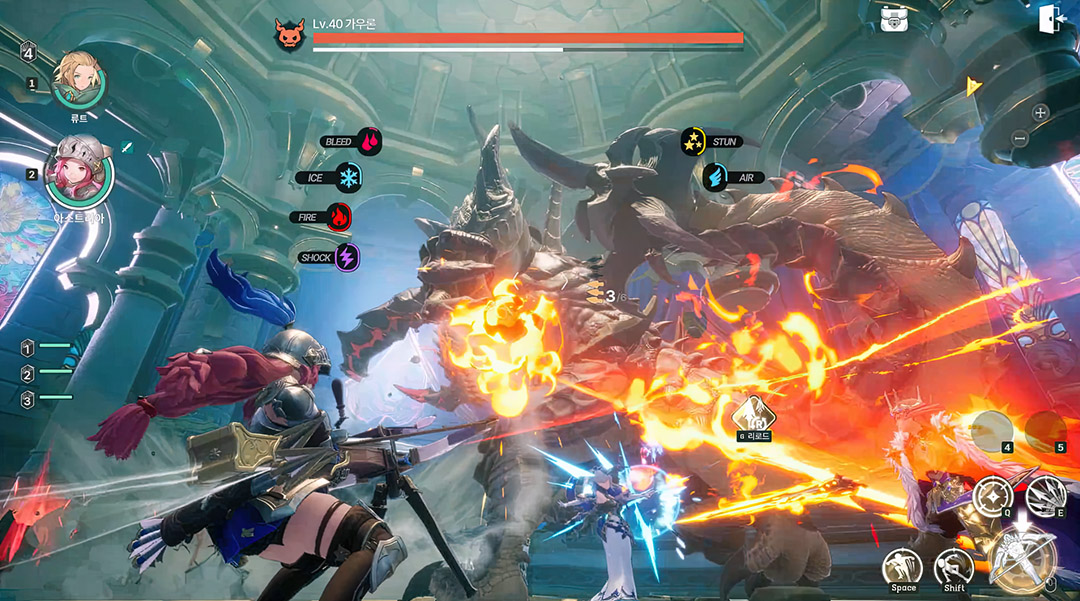Select the STUN stars status icon
The image size is (1080, 601).
(693, 142)
